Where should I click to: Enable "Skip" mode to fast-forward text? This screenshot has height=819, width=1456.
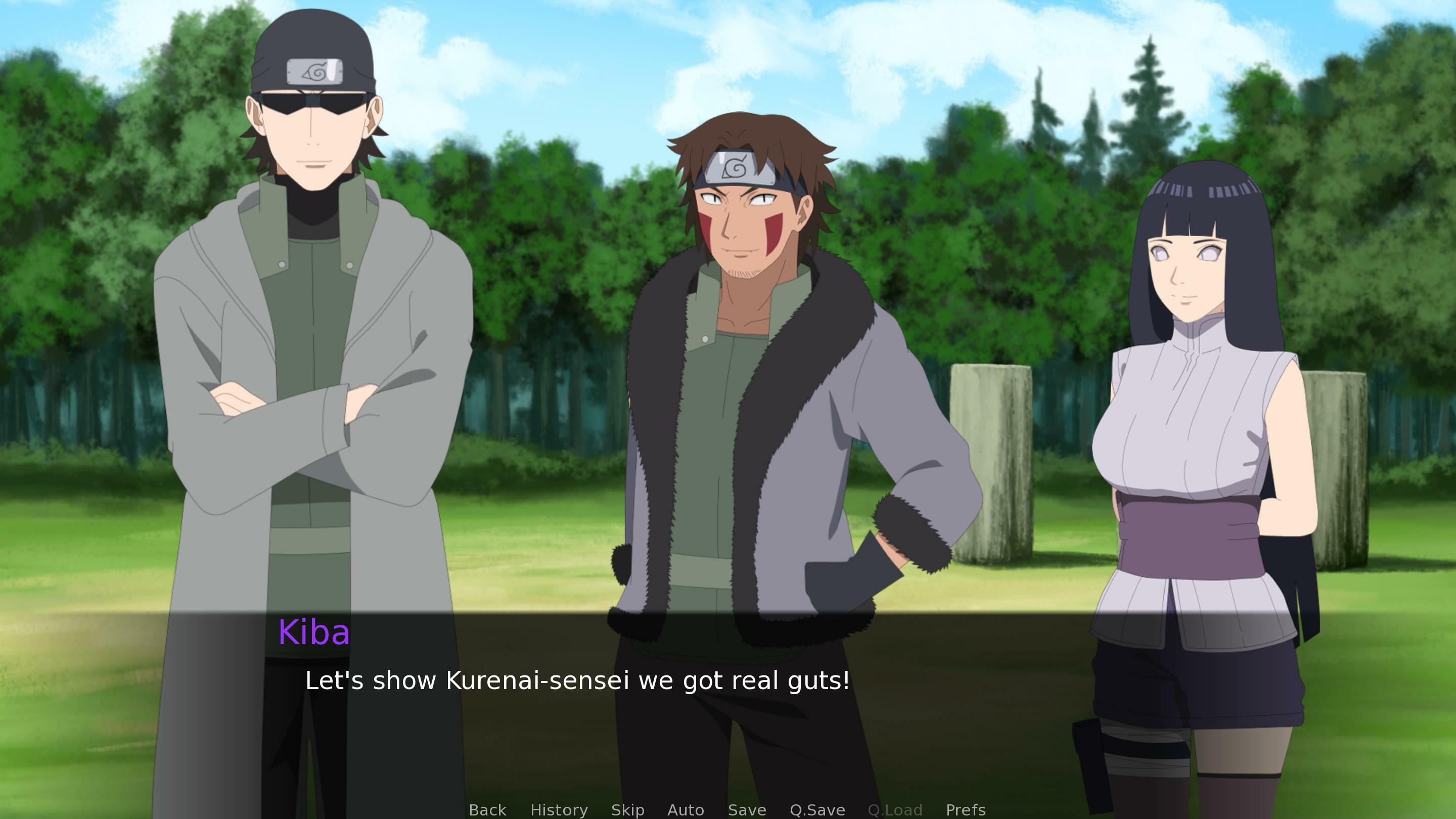[x=627, y=810]
